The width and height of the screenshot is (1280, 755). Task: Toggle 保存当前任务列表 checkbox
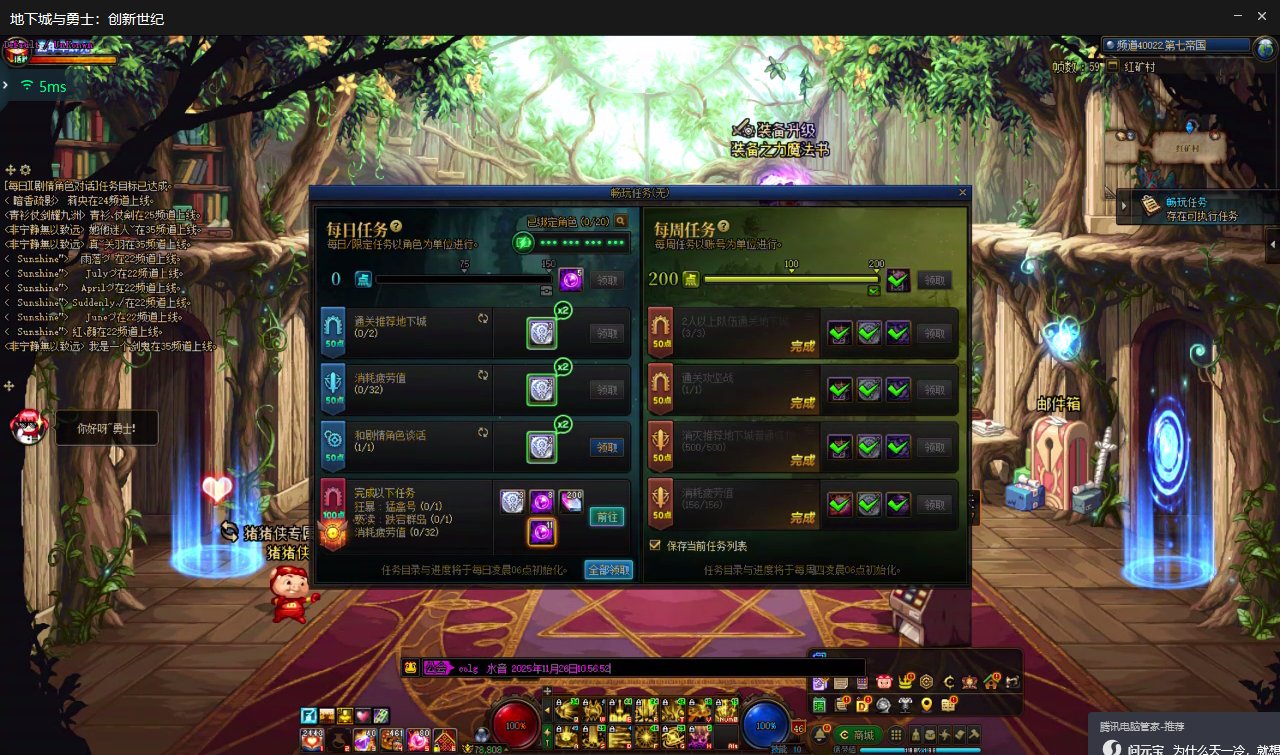[x=656, y=546]
